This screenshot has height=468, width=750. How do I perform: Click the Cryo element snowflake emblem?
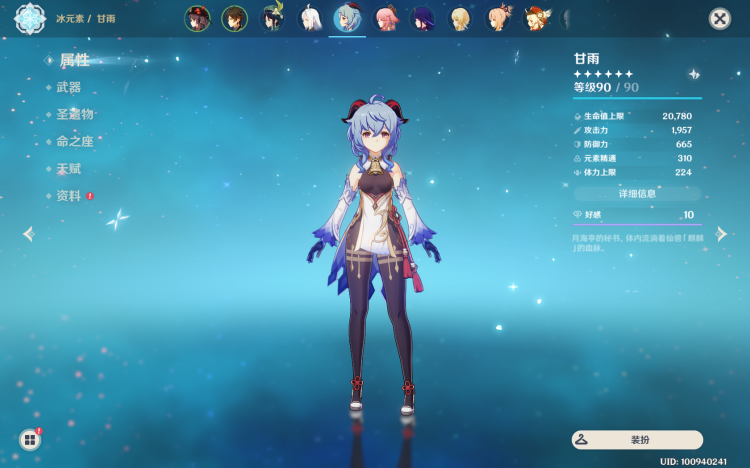[x=29, y=19]
